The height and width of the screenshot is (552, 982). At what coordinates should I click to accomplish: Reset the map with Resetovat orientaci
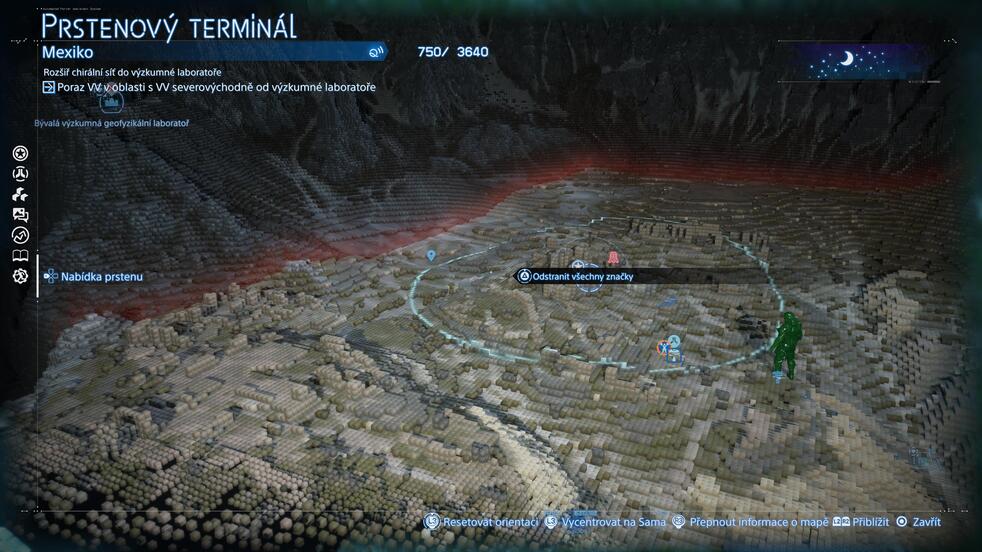[x=478, y=521]
